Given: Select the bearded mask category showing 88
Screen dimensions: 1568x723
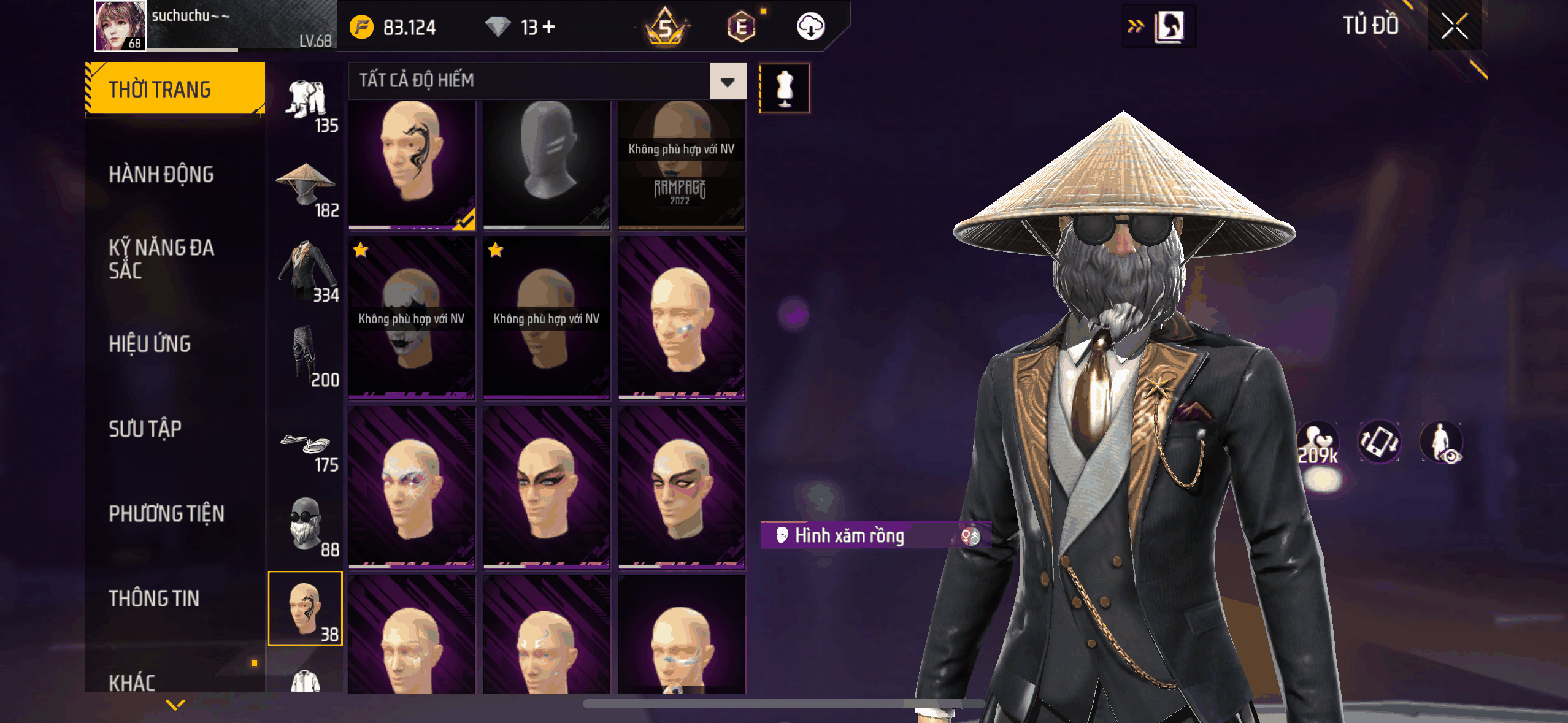Looking at the screenshot, I should pyautogui.click(x=306, y=526).
